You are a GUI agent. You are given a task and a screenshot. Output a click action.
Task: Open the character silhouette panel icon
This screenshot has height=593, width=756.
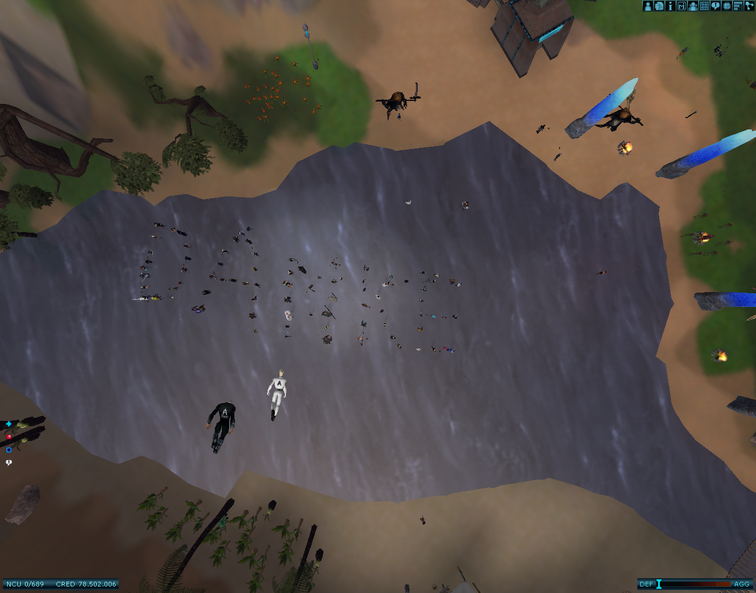pyautogui.click(x=647, y=6)
